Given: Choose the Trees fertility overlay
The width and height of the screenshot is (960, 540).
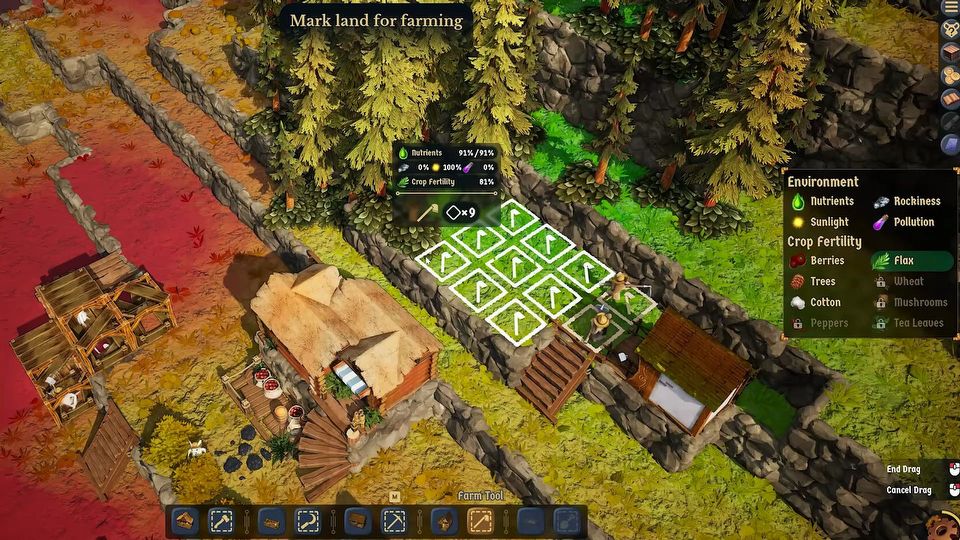Looking at the screenshot, I should click(x=815, y=282).
